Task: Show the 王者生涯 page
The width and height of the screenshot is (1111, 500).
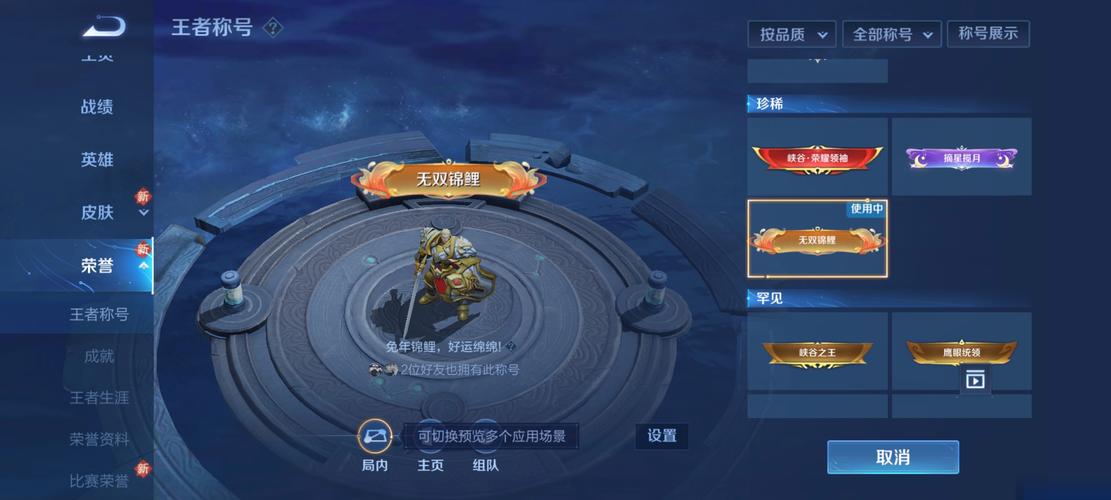Action: pyautogui.click(x=99, y=398)
